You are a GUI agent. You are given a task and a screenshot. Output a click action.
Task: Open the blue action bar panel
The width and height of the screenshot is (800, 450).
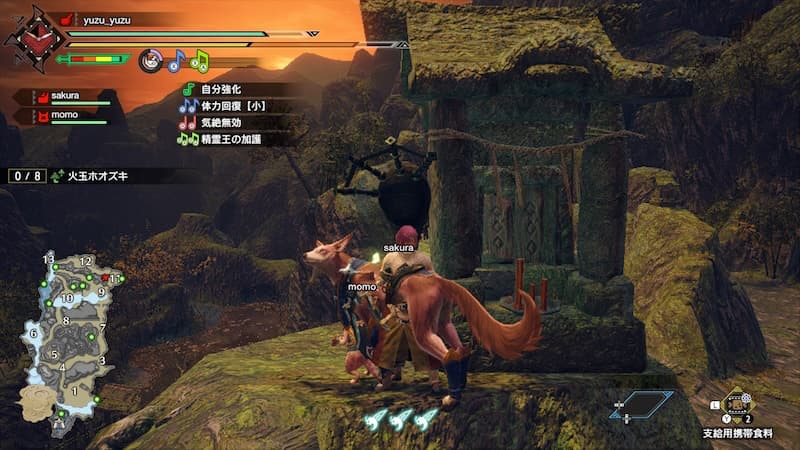640,405
